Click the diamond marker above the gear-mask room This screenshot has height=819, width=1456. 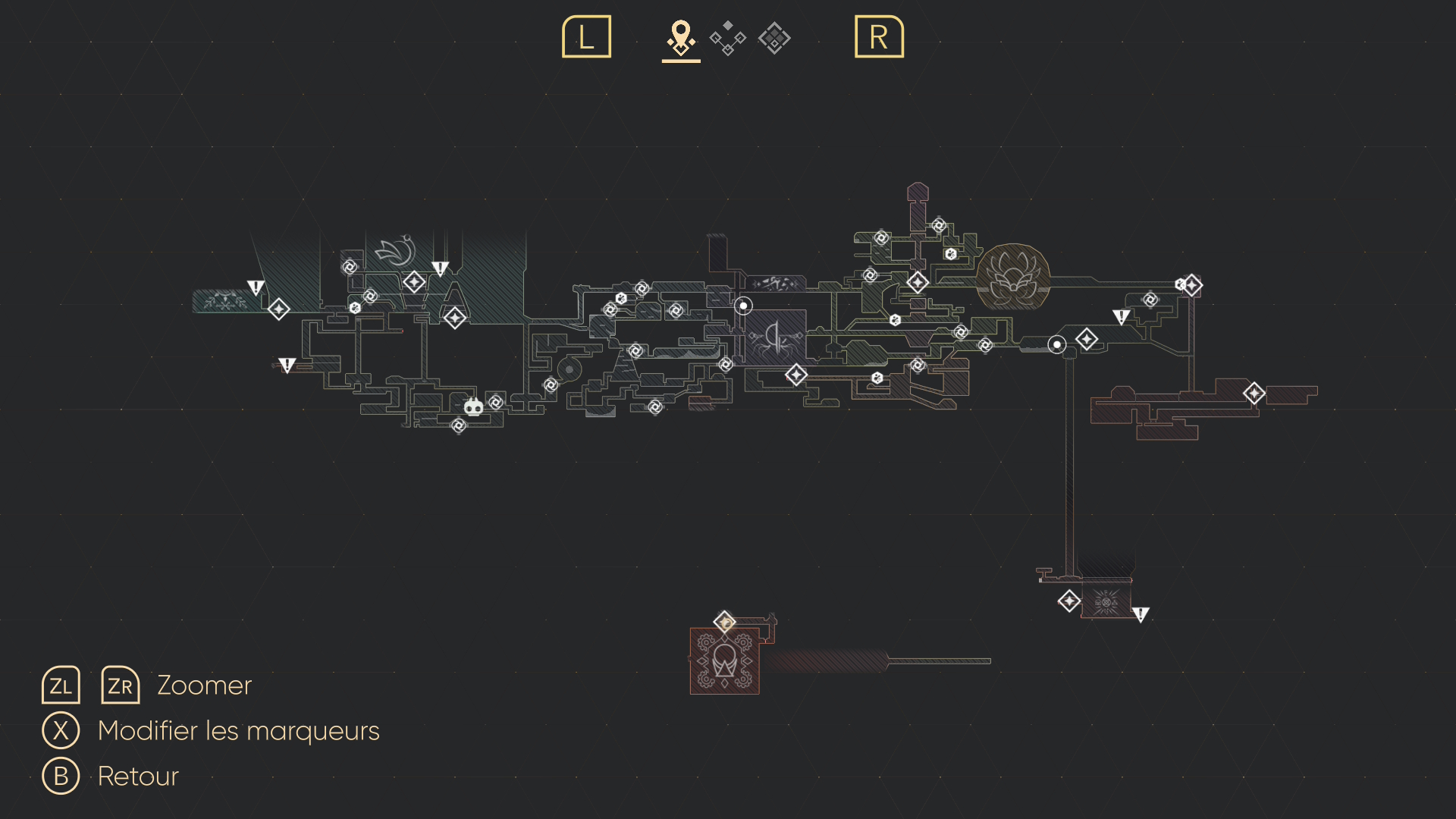(x=725, y=623)
